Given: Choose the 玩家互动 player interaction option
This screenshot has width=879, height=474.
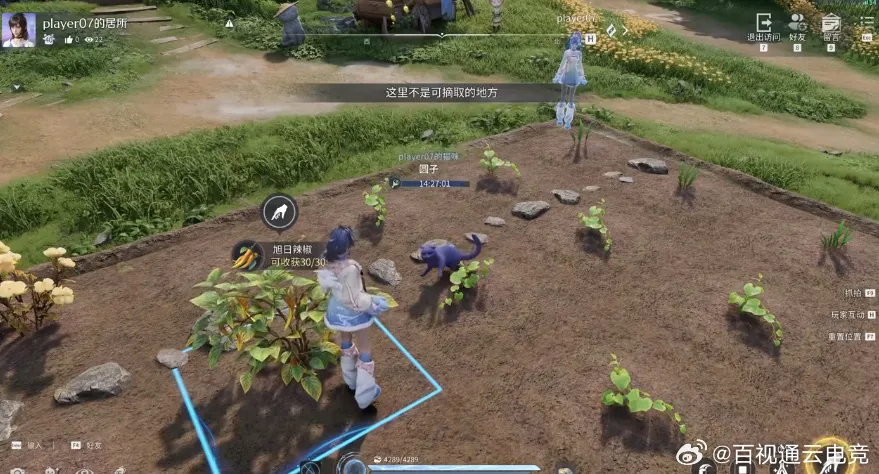Looking at the screenshot, I should 852,314.
